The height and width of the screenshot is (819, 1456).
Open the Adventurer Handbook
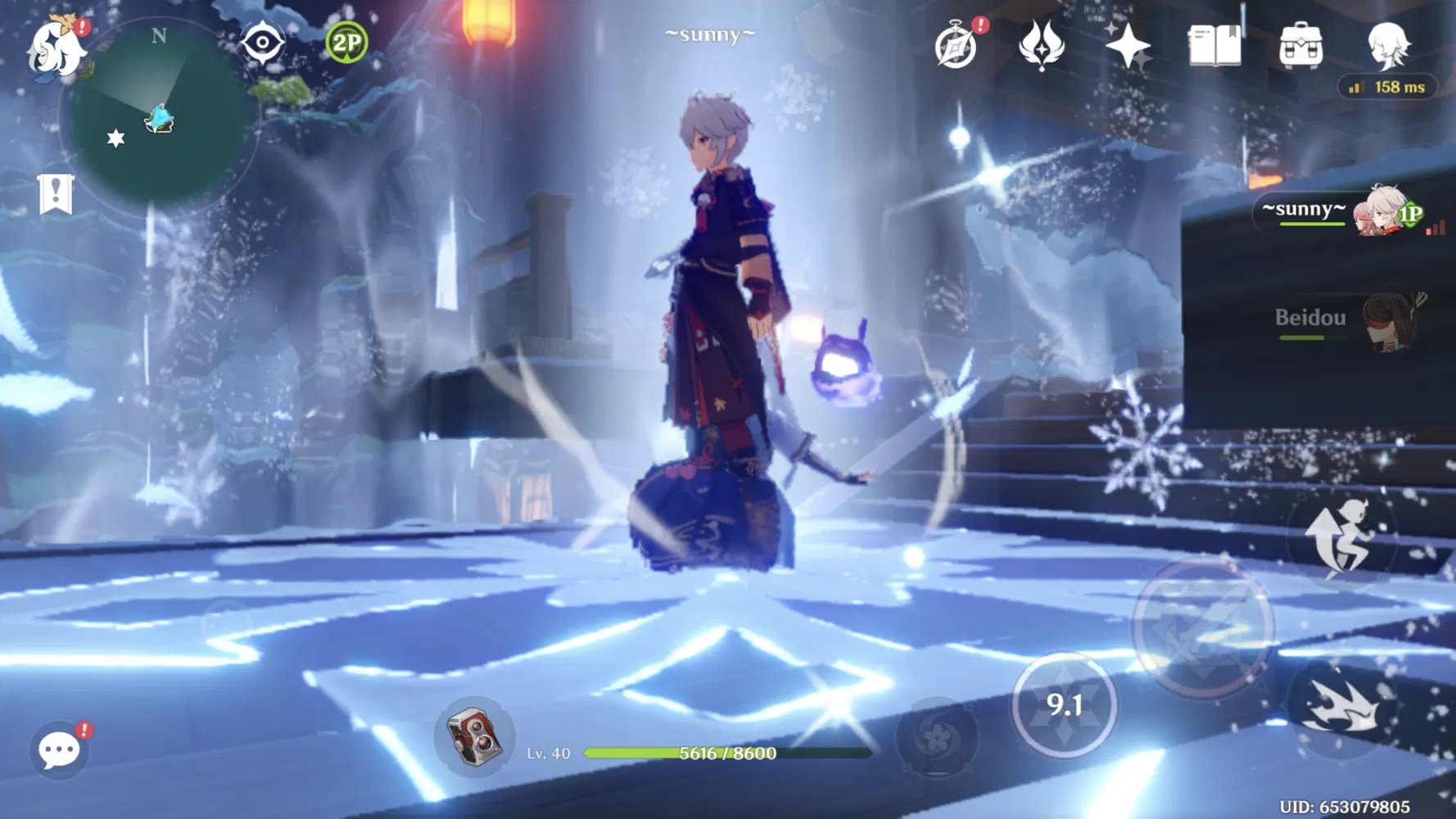click(1214, 47)
